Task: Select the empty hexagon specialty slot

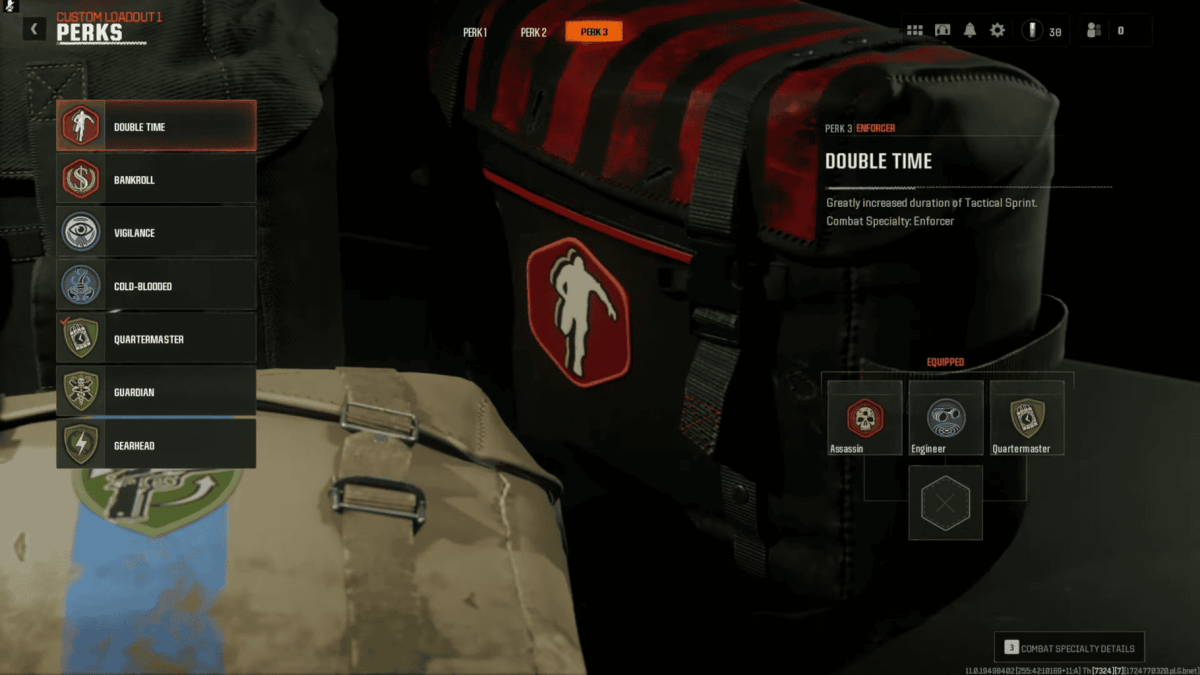Action: click(945, 503)
